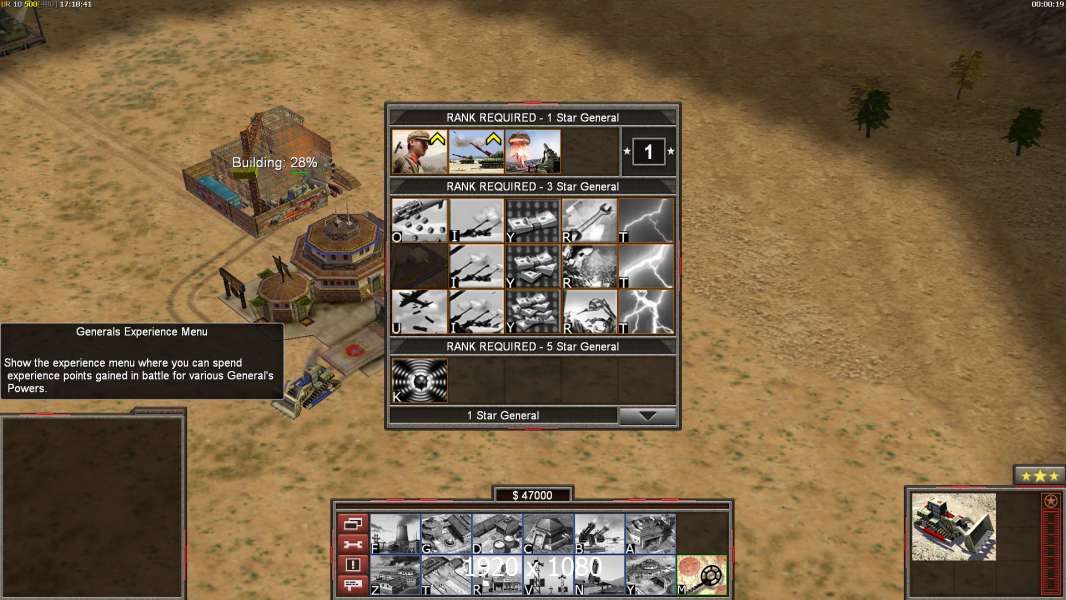Click the selected bulldozer portrait
The width and height of the screenshot is (1066, 600).
click(954, 526)
